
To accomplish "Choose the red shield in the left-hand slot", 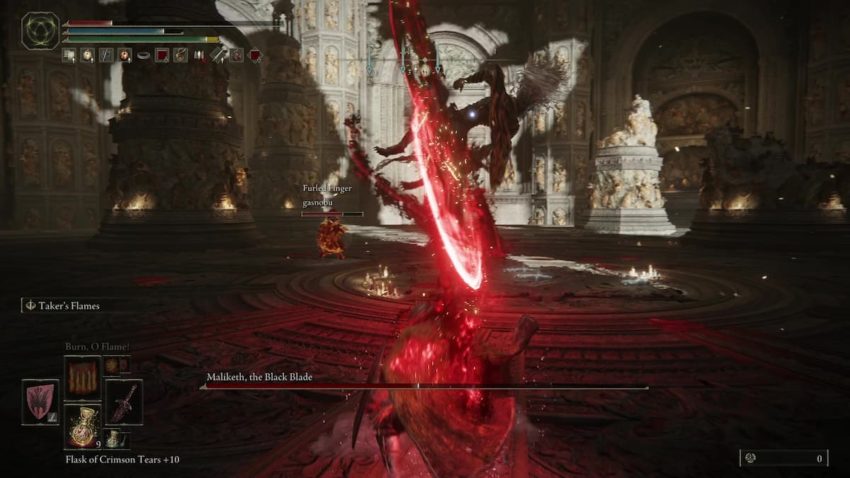I will coord(41,401).
